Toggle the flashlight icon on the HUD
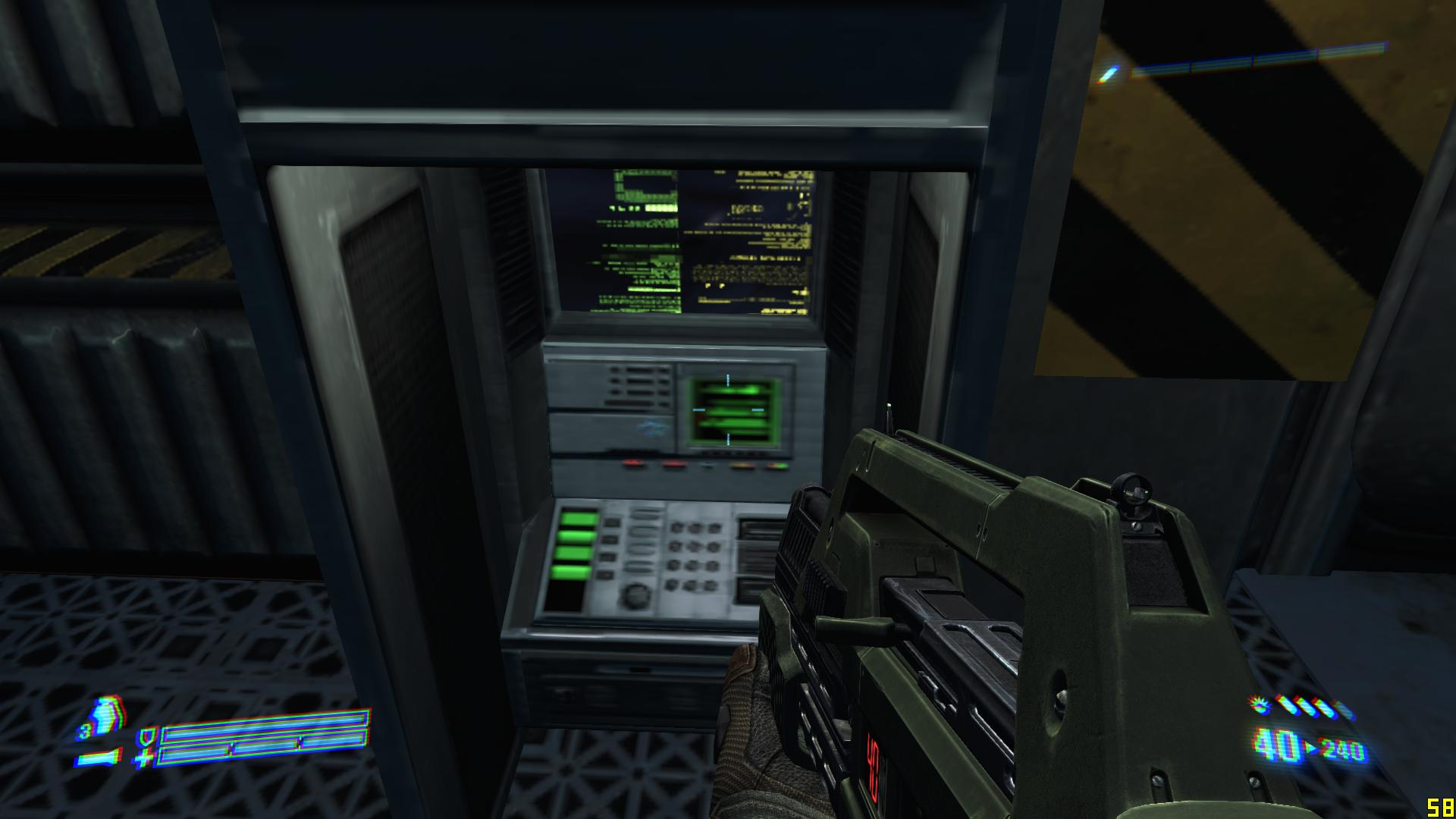Screen dimensions: 1456x819 click(99, 756)
